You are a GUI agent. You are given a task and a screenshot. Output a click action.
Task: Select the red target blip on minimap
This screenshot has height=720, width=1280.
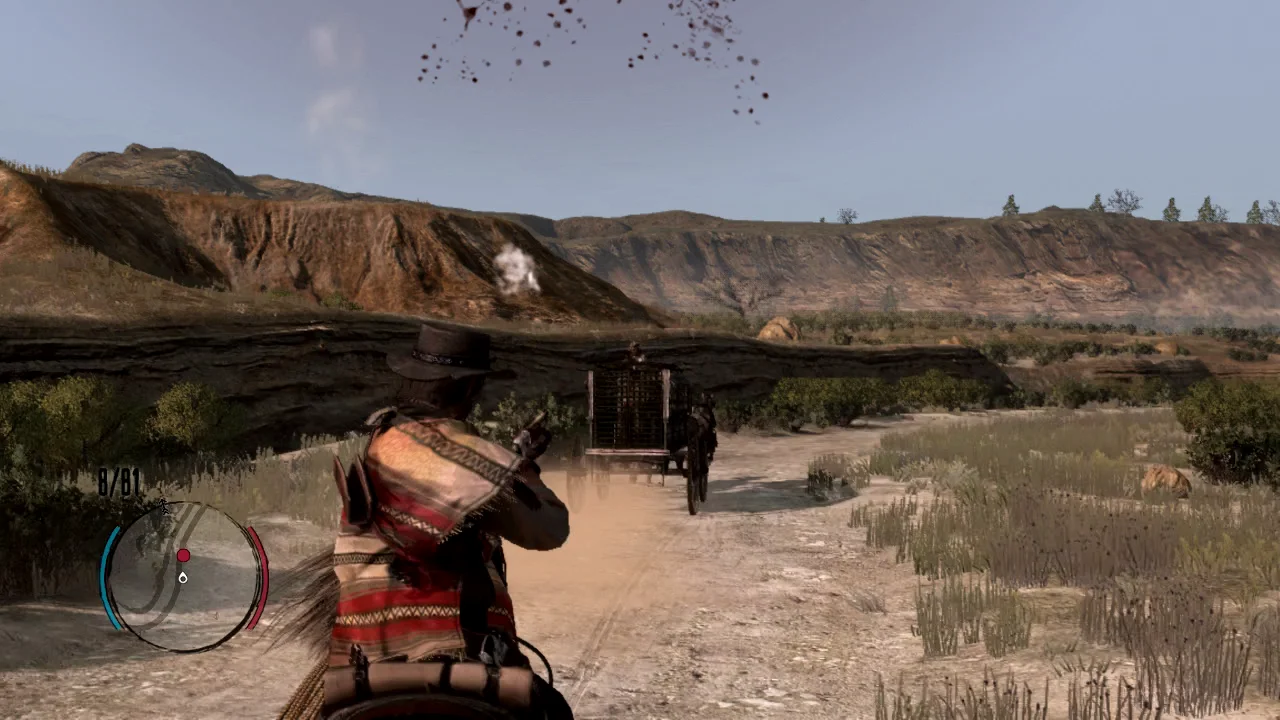click(183, 555)
